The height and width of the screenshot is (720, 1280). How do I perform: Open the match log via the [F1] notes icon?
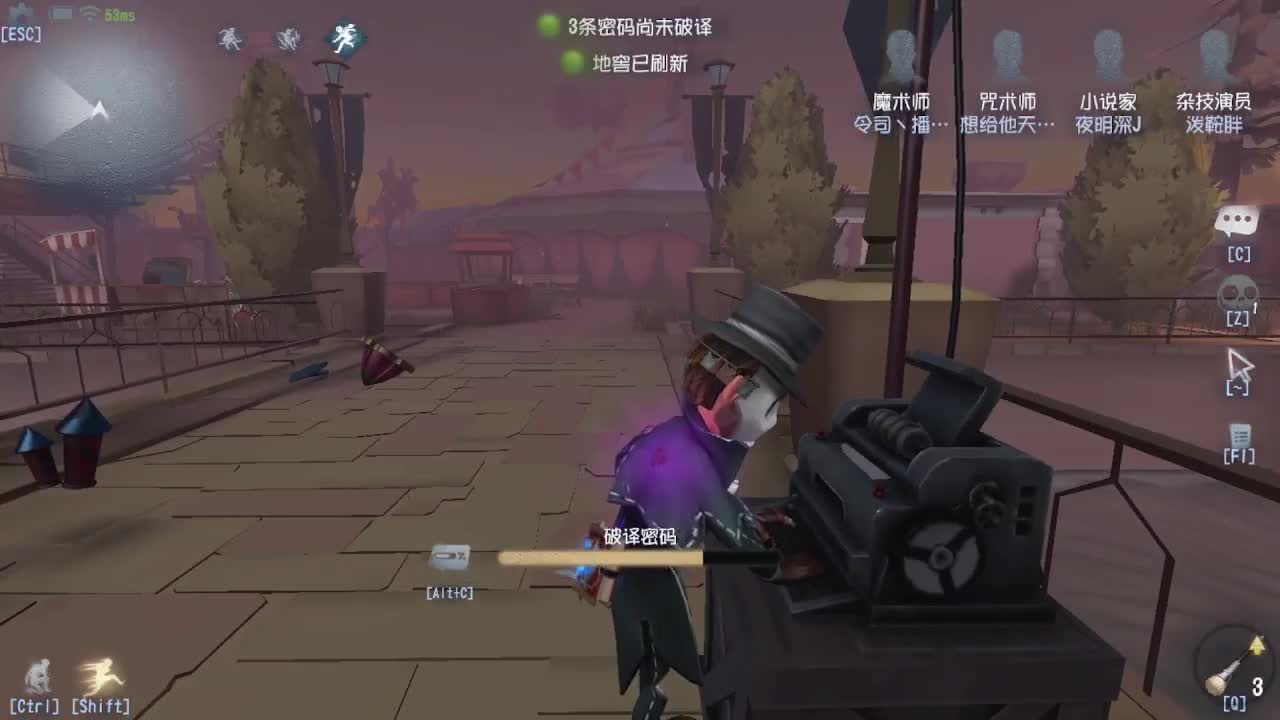pyautogui.click(x=1239, y=437)
